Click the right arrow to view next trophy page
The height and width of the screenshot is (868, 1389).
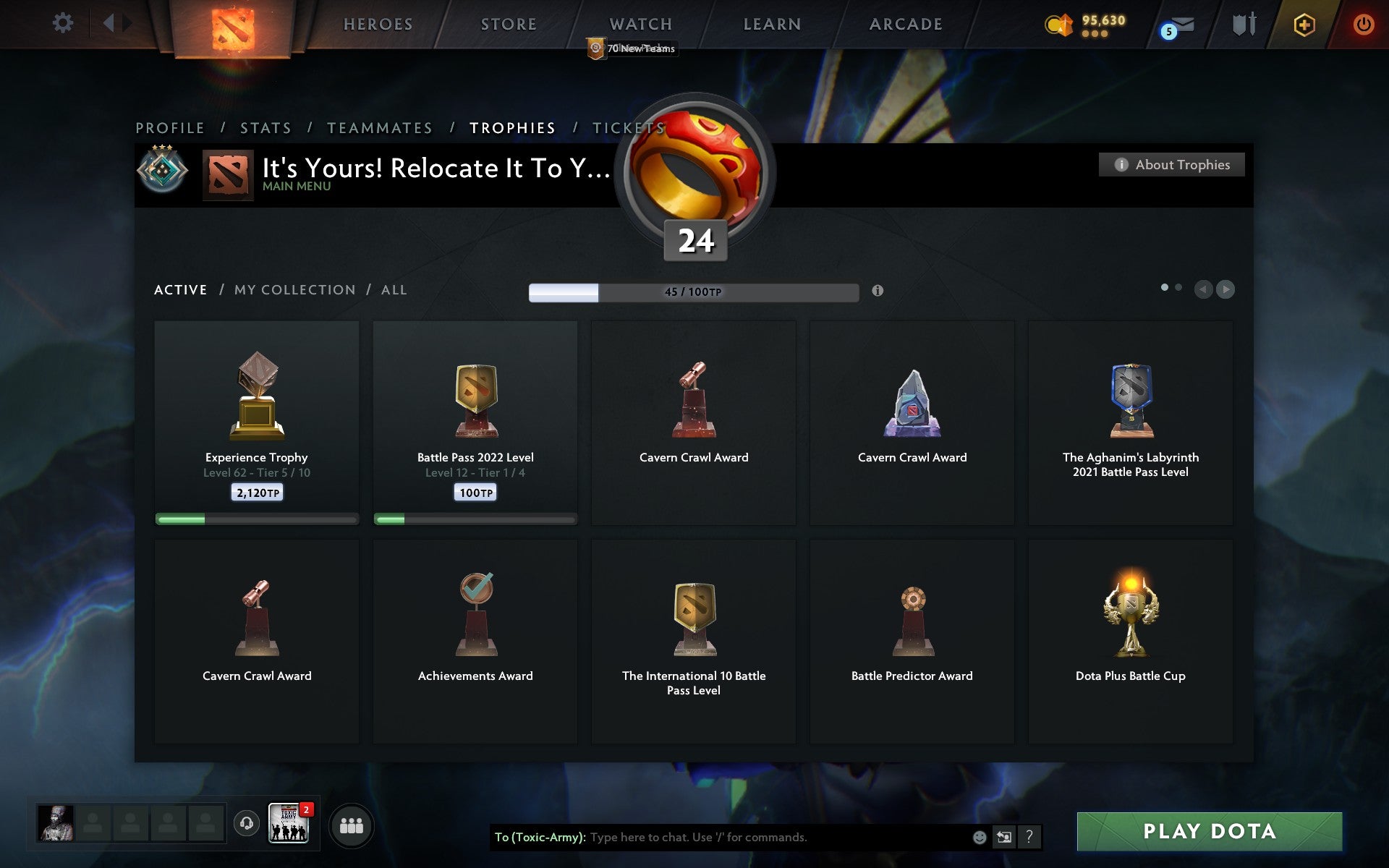tap(1226, 290)
